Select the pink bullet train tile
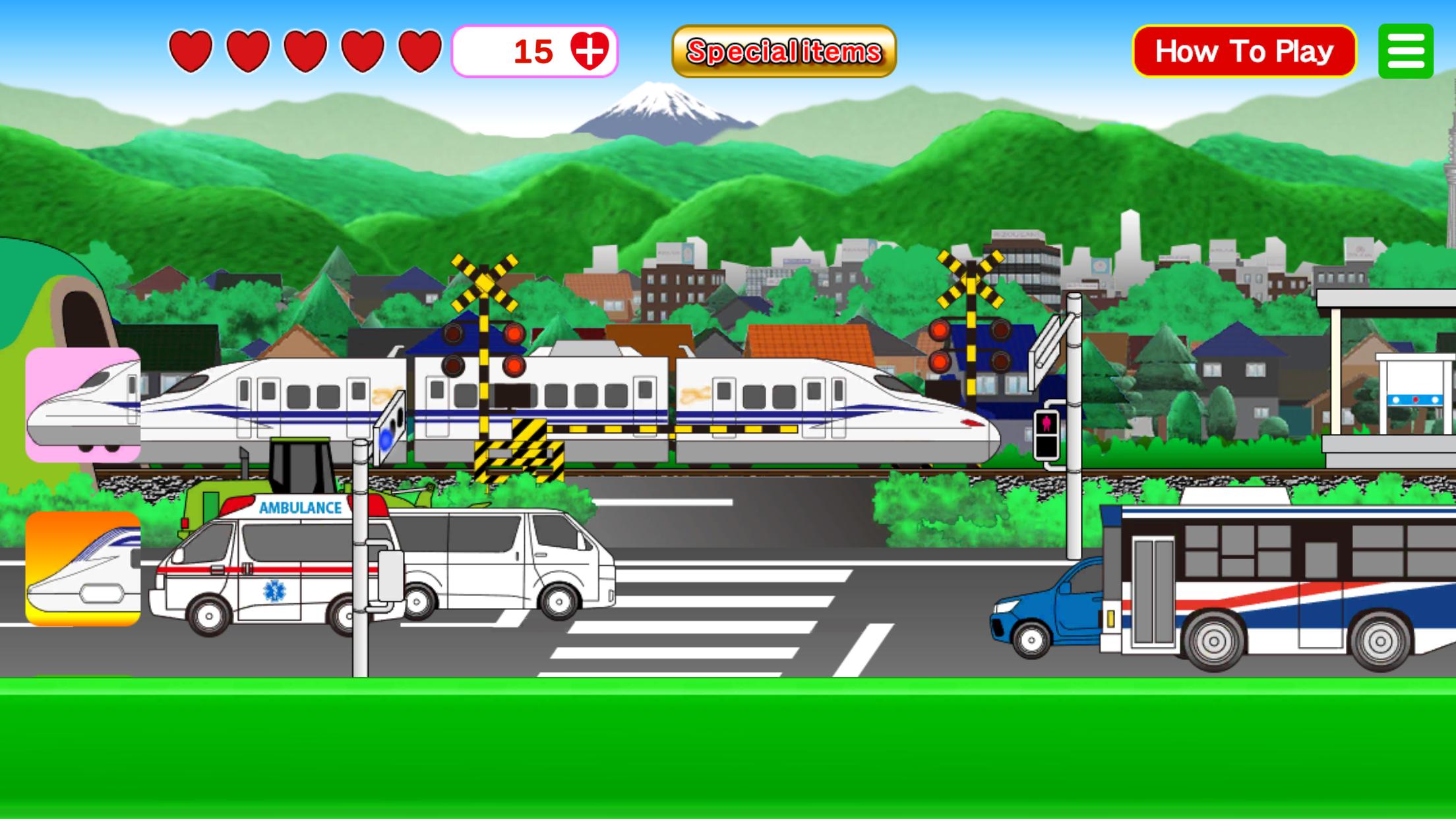1456x819 pixels. (x=83, y=404)
